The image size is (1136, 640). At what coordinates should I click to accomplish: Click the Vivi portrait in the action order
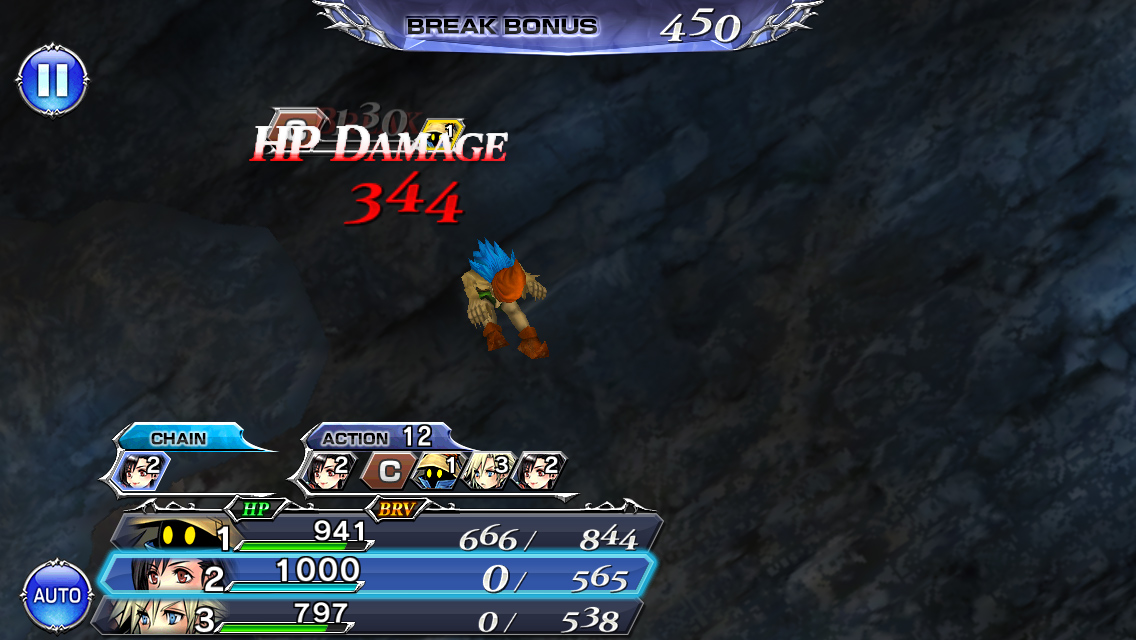(x=435, y=470)
